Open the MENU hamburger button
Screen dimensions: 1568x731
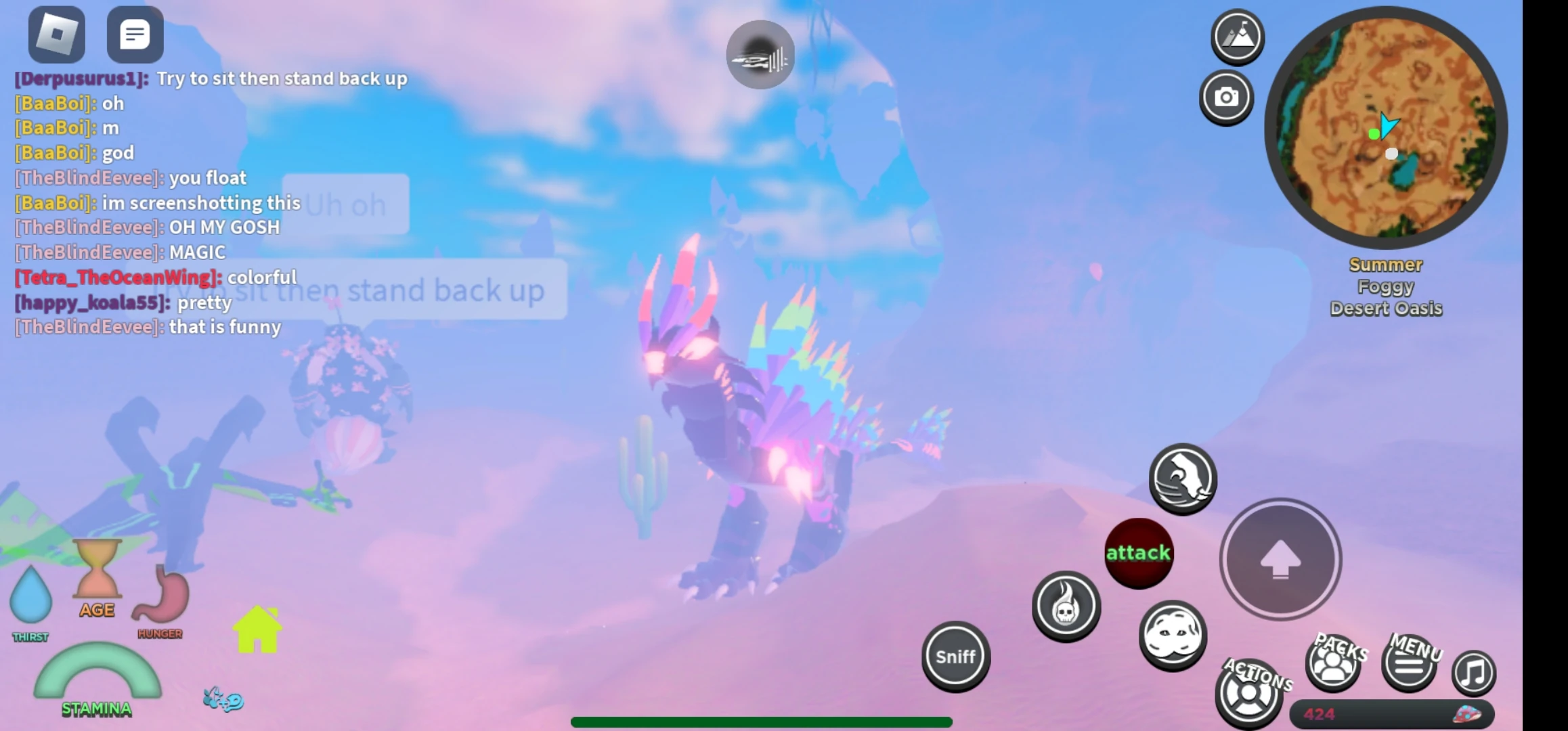click(x=1410, y=665)
